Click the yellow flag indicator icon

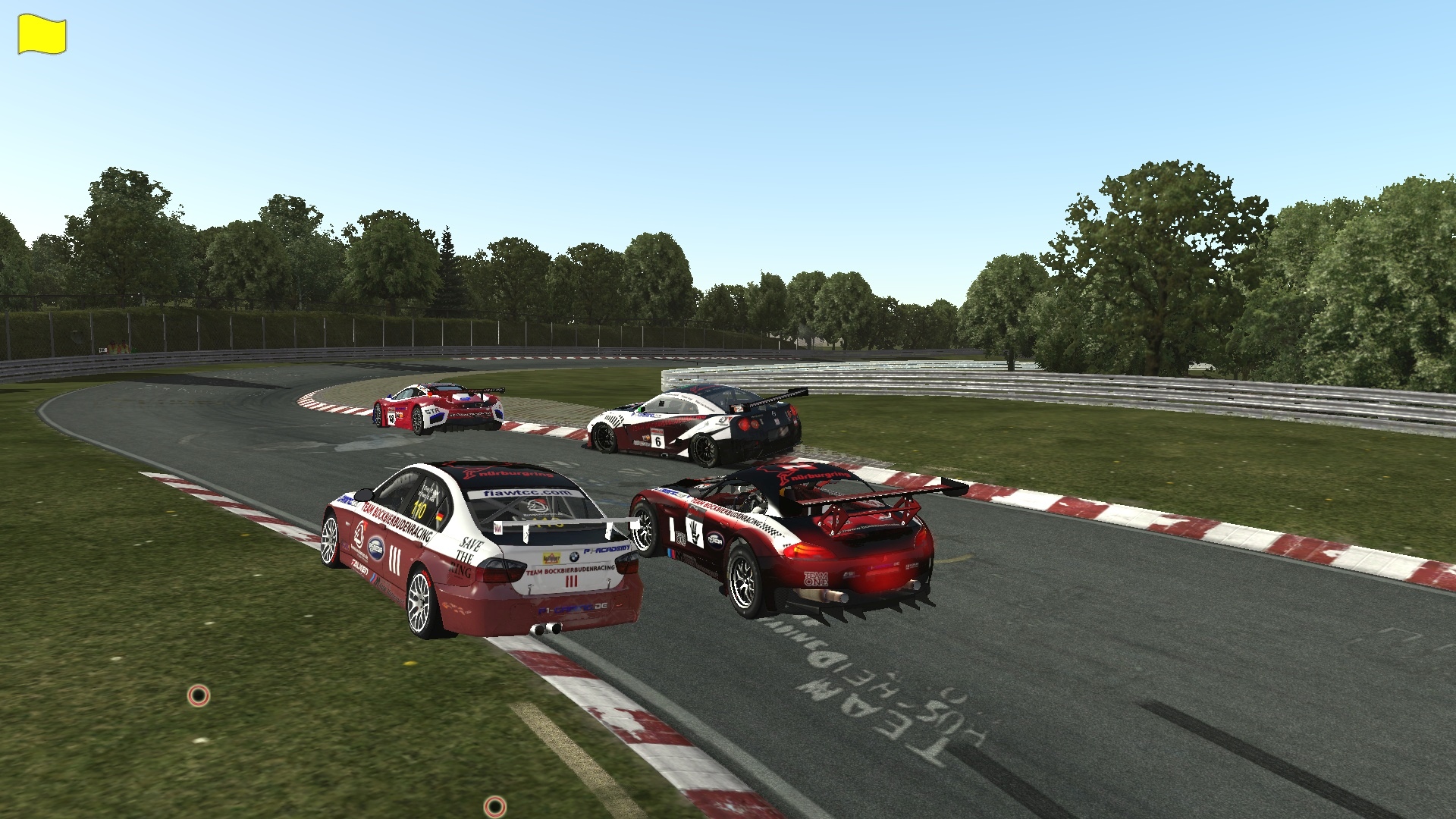pos(42,36)
